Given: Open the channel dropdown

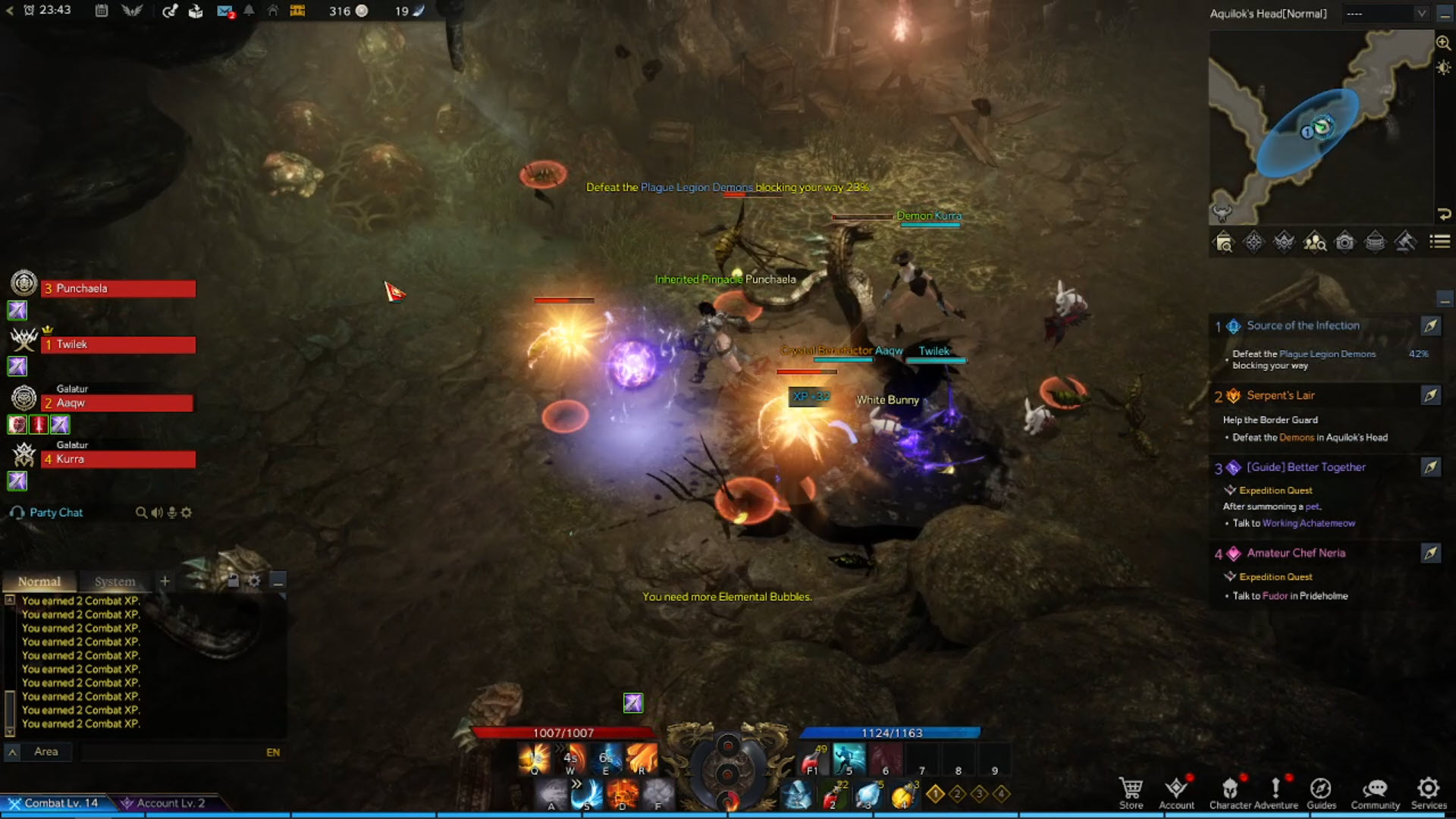Looking at the screenshot, I should pos(1387,14).
